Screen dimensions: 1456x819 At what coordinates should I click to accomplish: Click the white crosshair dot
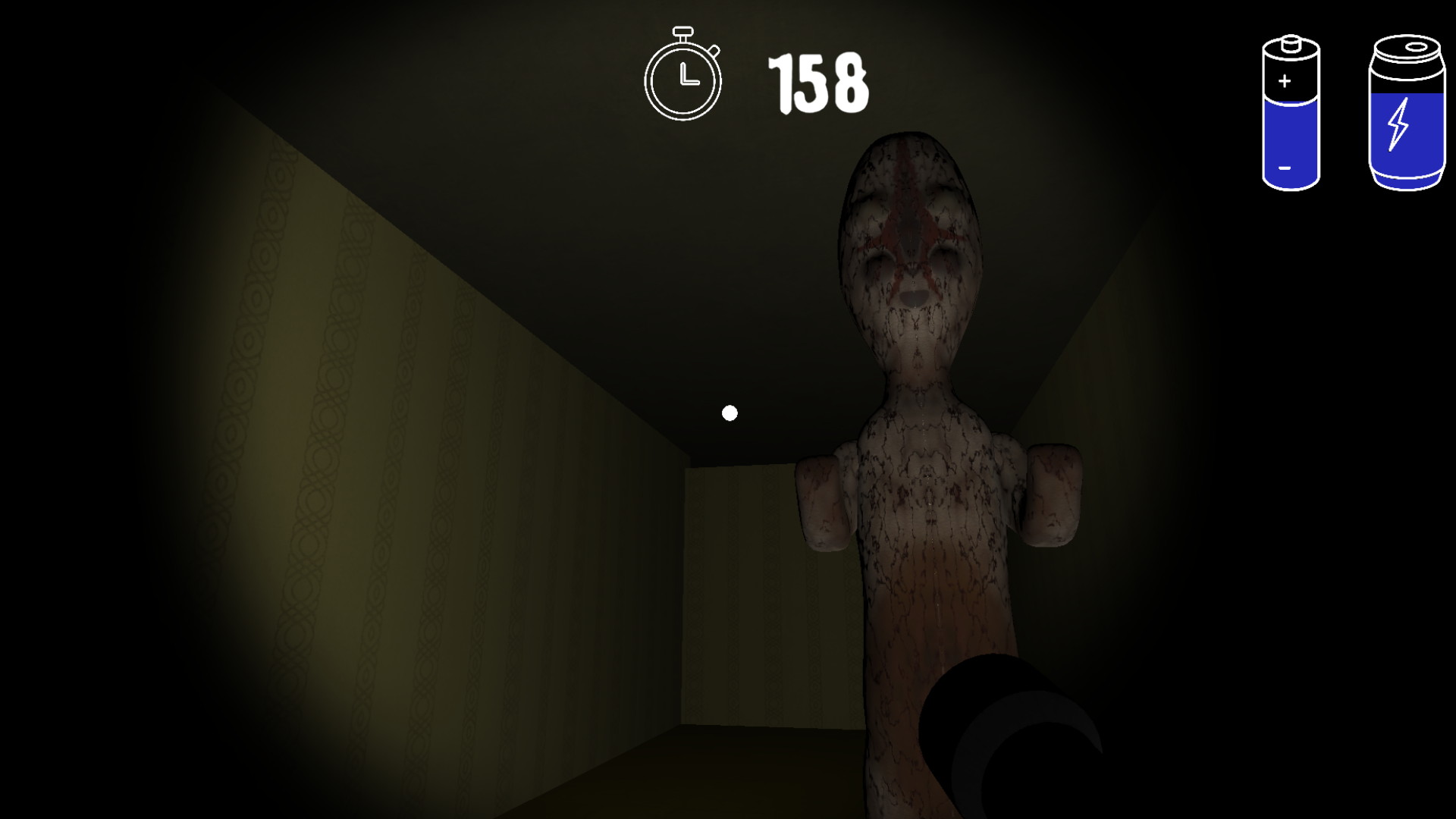tap(730, 413)
